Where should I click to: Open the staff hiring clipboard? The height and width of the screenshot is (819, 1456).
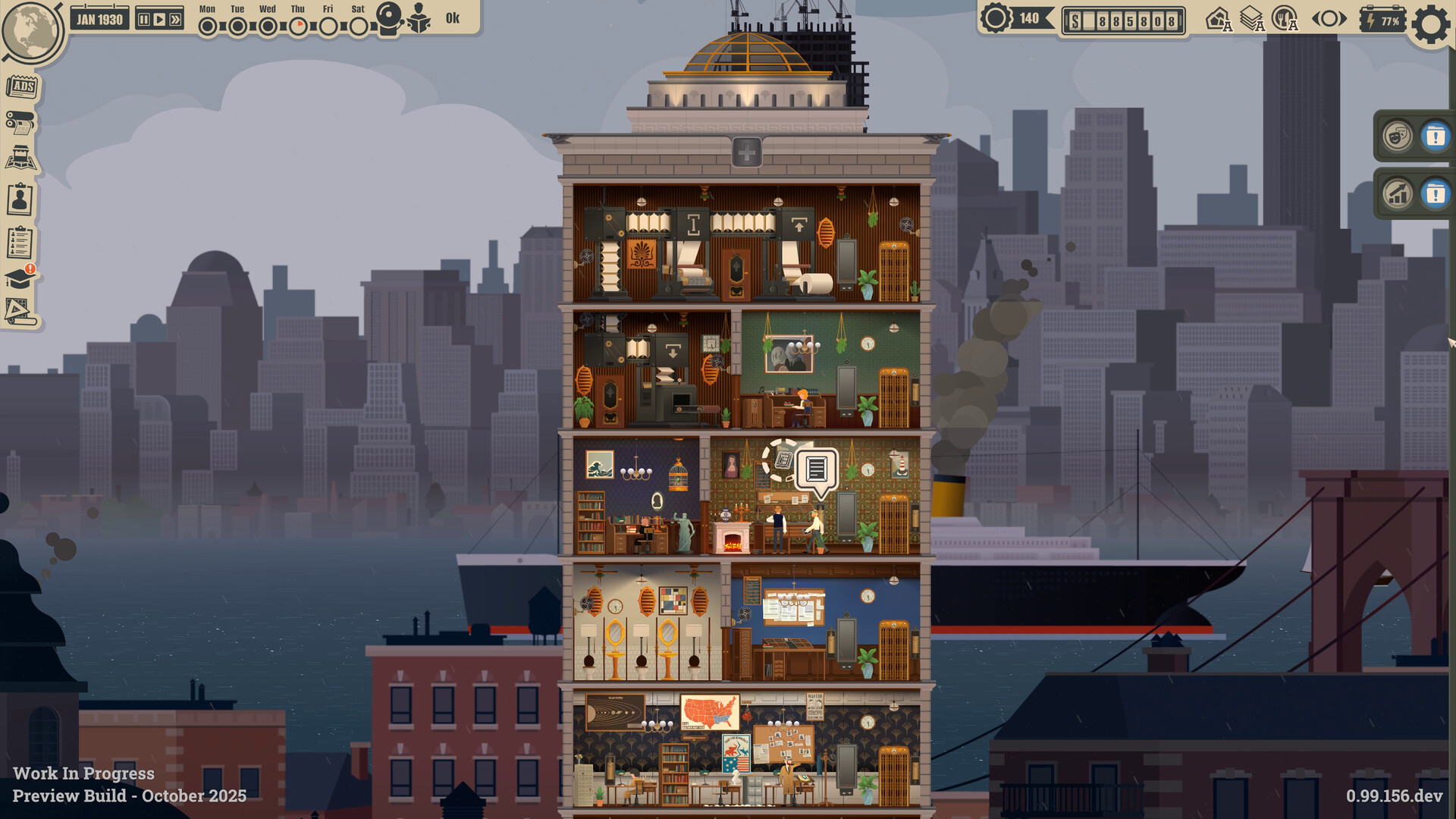20,199
